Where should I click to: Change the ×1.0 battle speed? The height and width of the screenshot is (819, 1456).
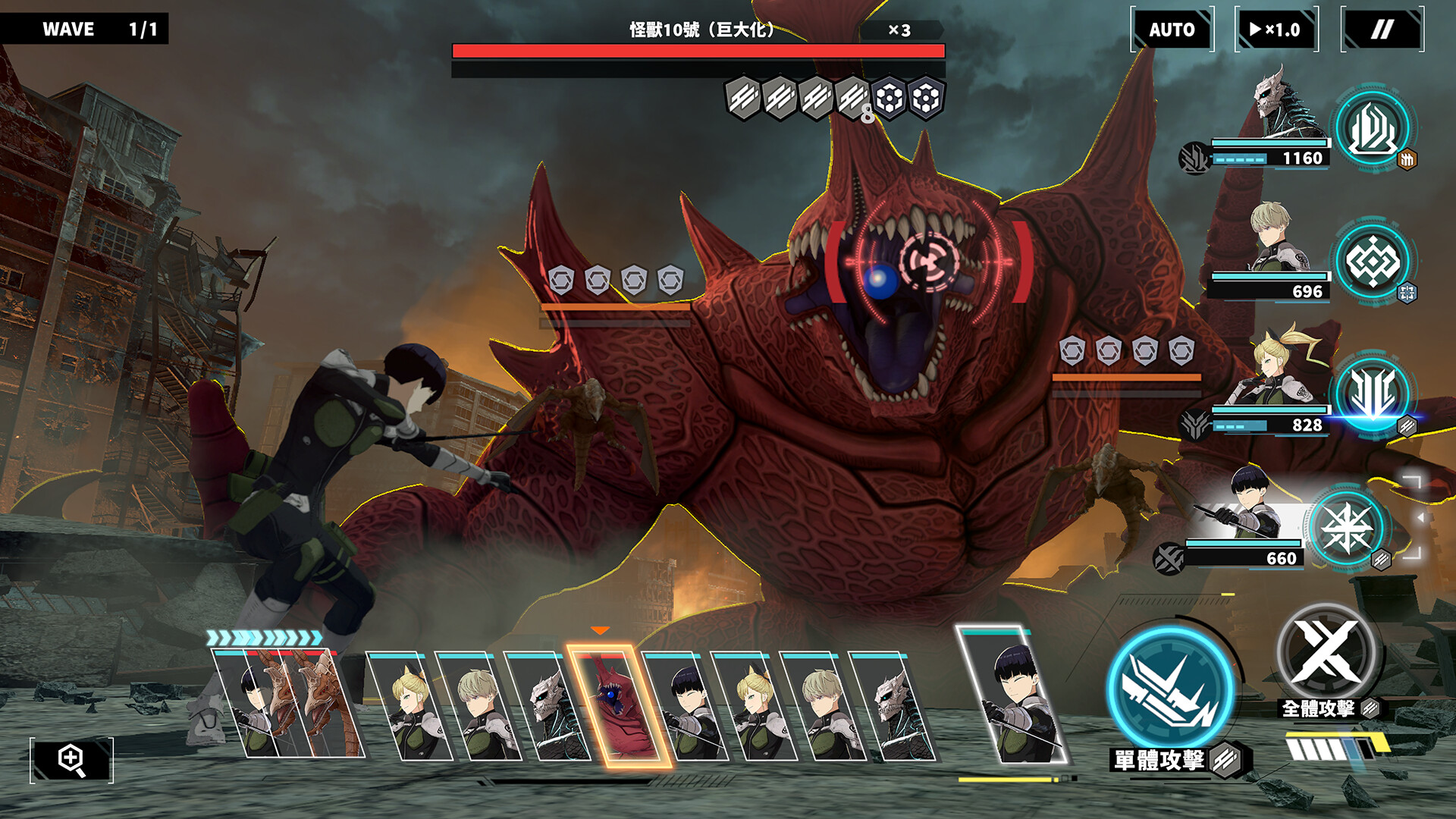click(1276, 30)
